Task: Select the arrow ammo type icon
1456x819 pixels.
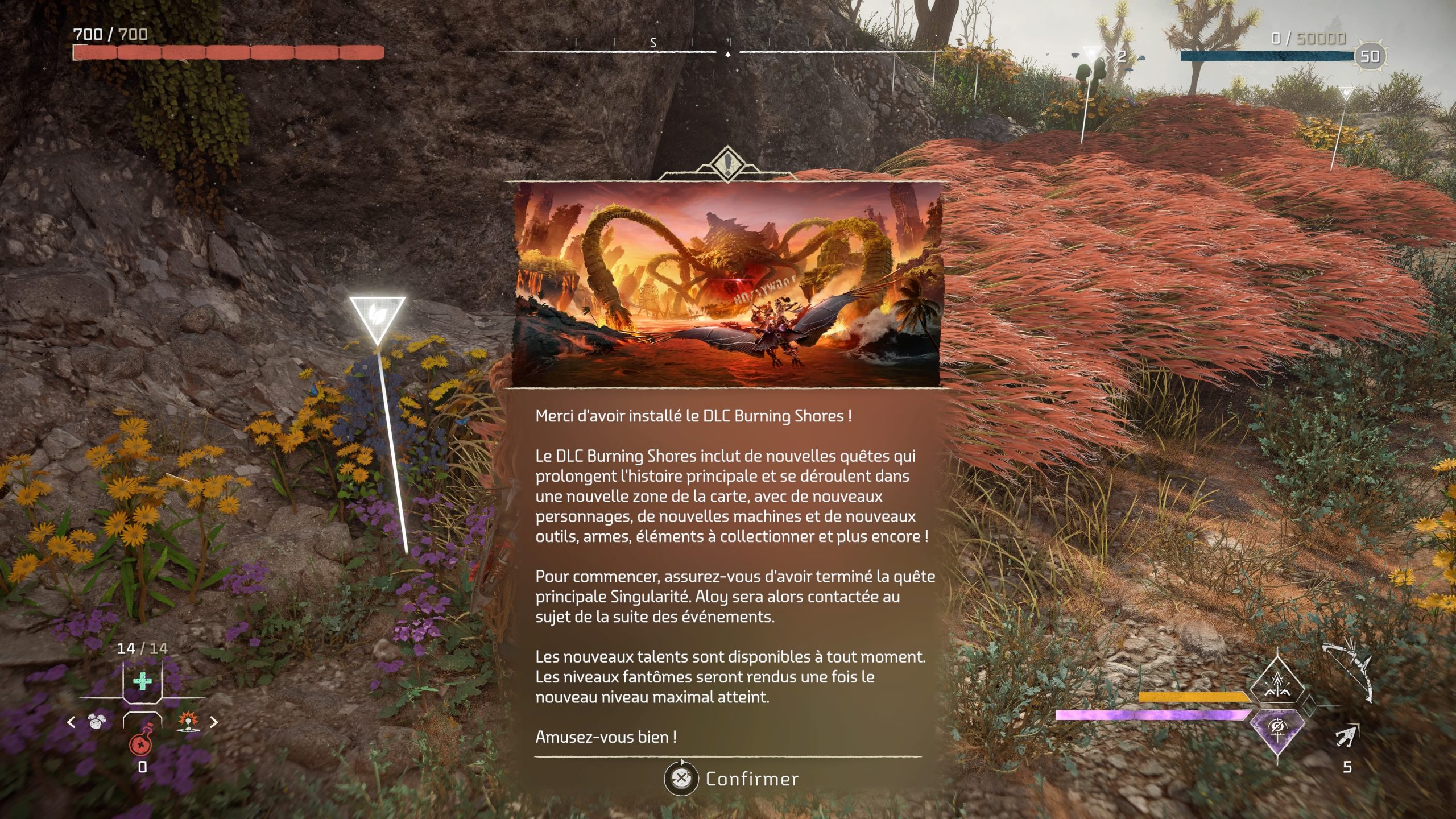Action: (x=1346, y=738)
